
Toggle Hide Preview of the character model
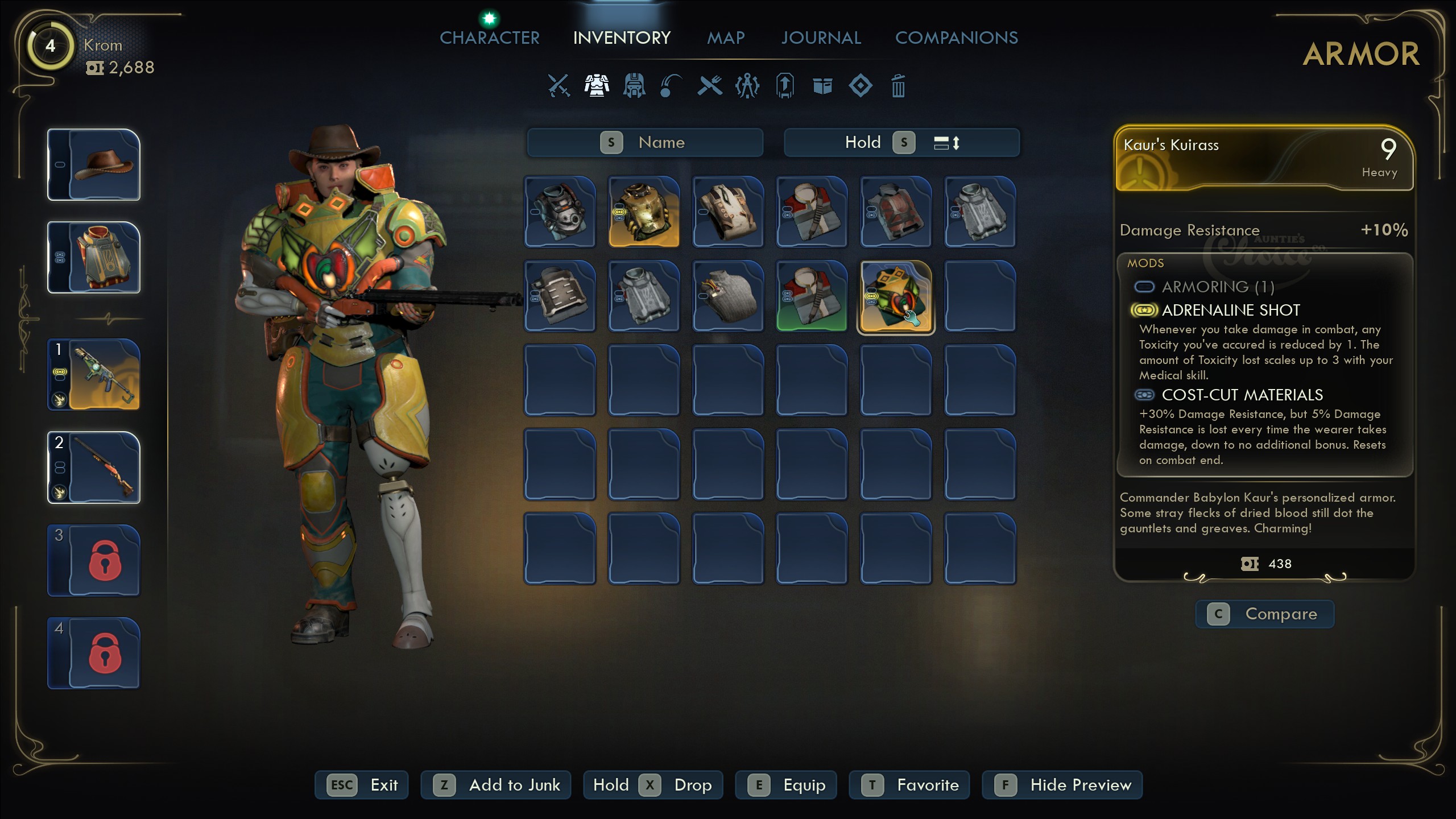pyautogui.click(x=1062, y=785)
